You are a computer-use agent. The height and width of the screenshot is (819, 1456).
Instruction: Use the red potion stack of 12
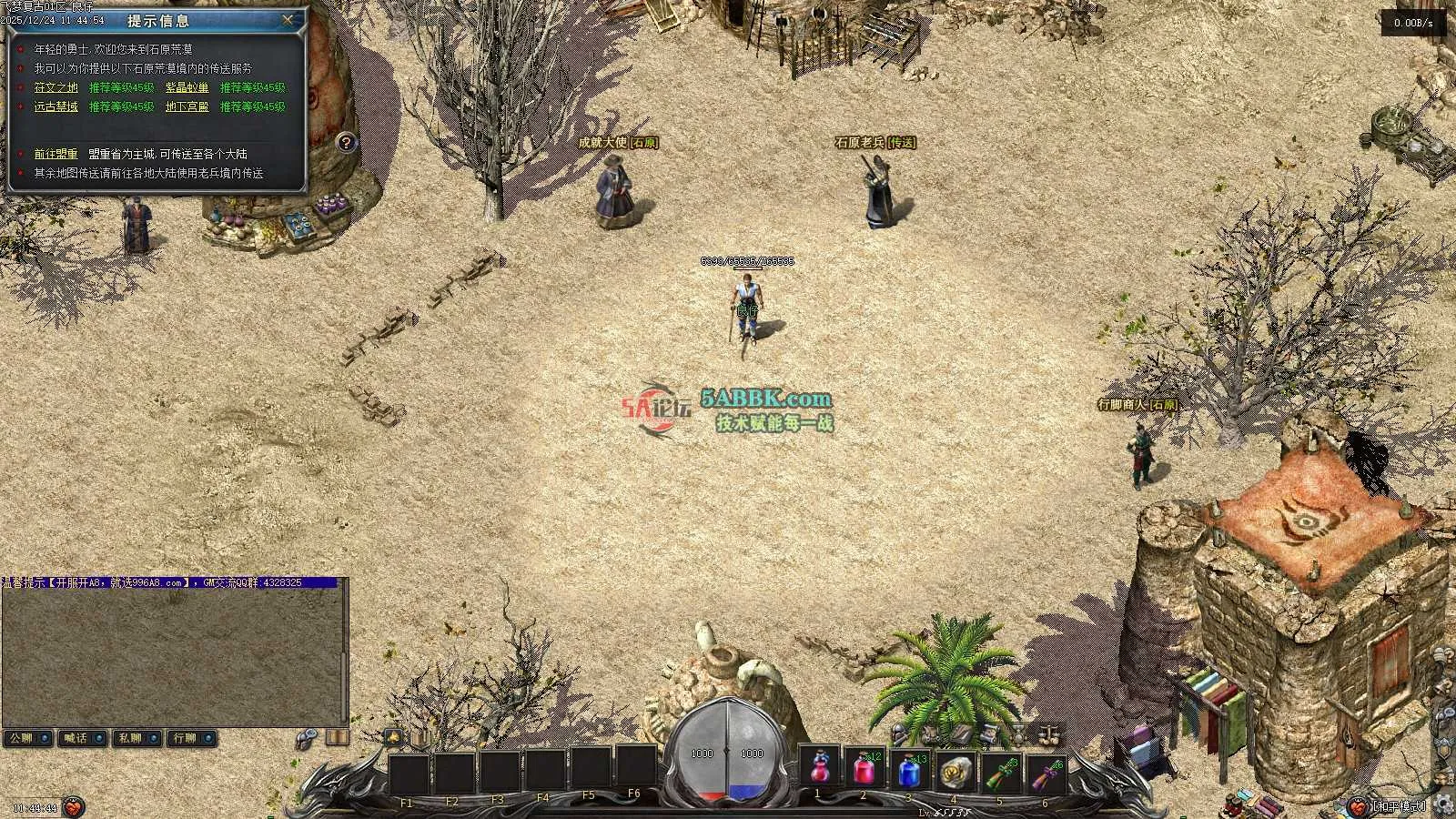click(864, 769)
